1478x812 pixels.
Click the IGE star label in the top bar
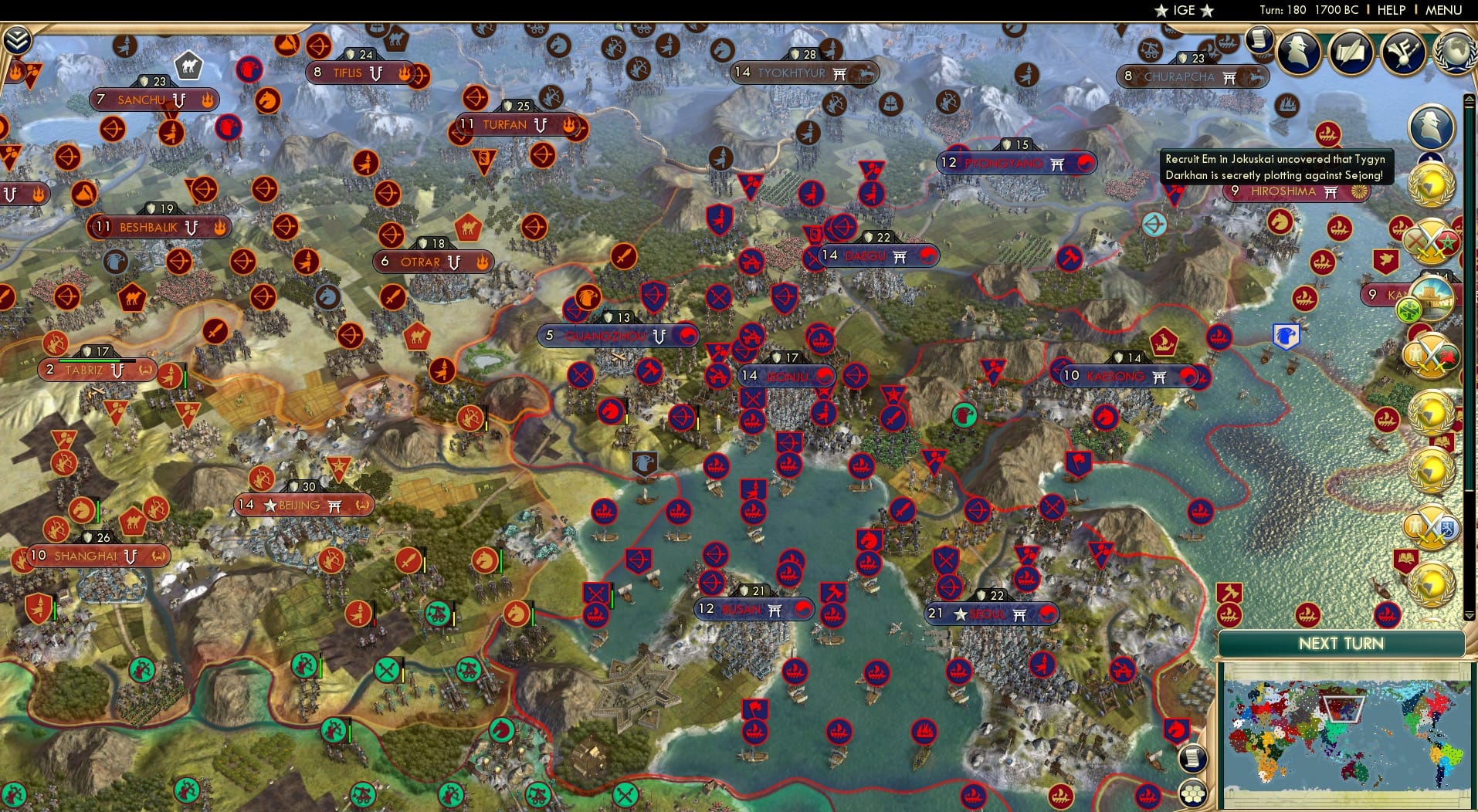tap(1187, 10)
